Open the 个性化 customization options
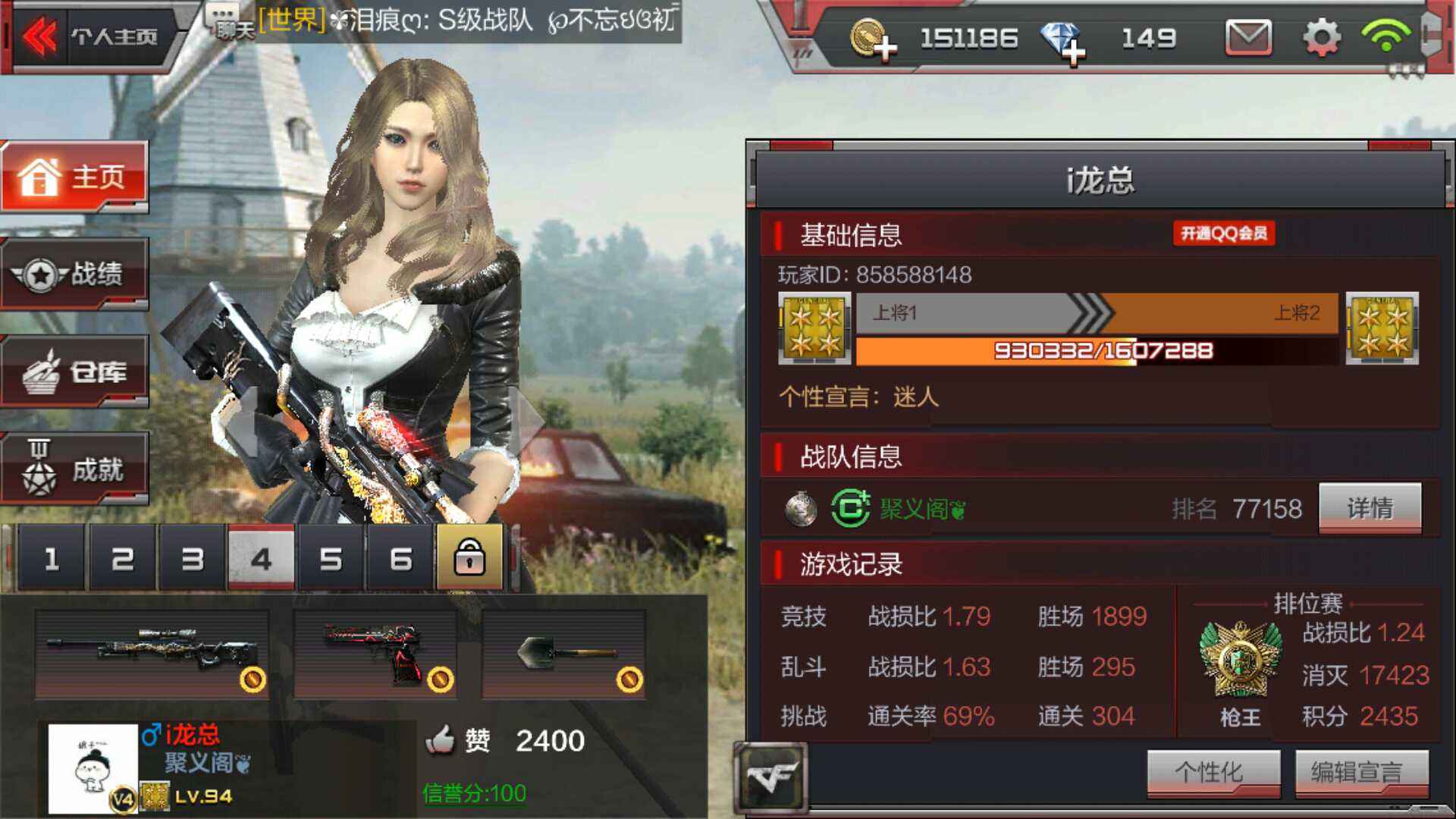Screen dimensions: 1456x819 point(1213,773)
